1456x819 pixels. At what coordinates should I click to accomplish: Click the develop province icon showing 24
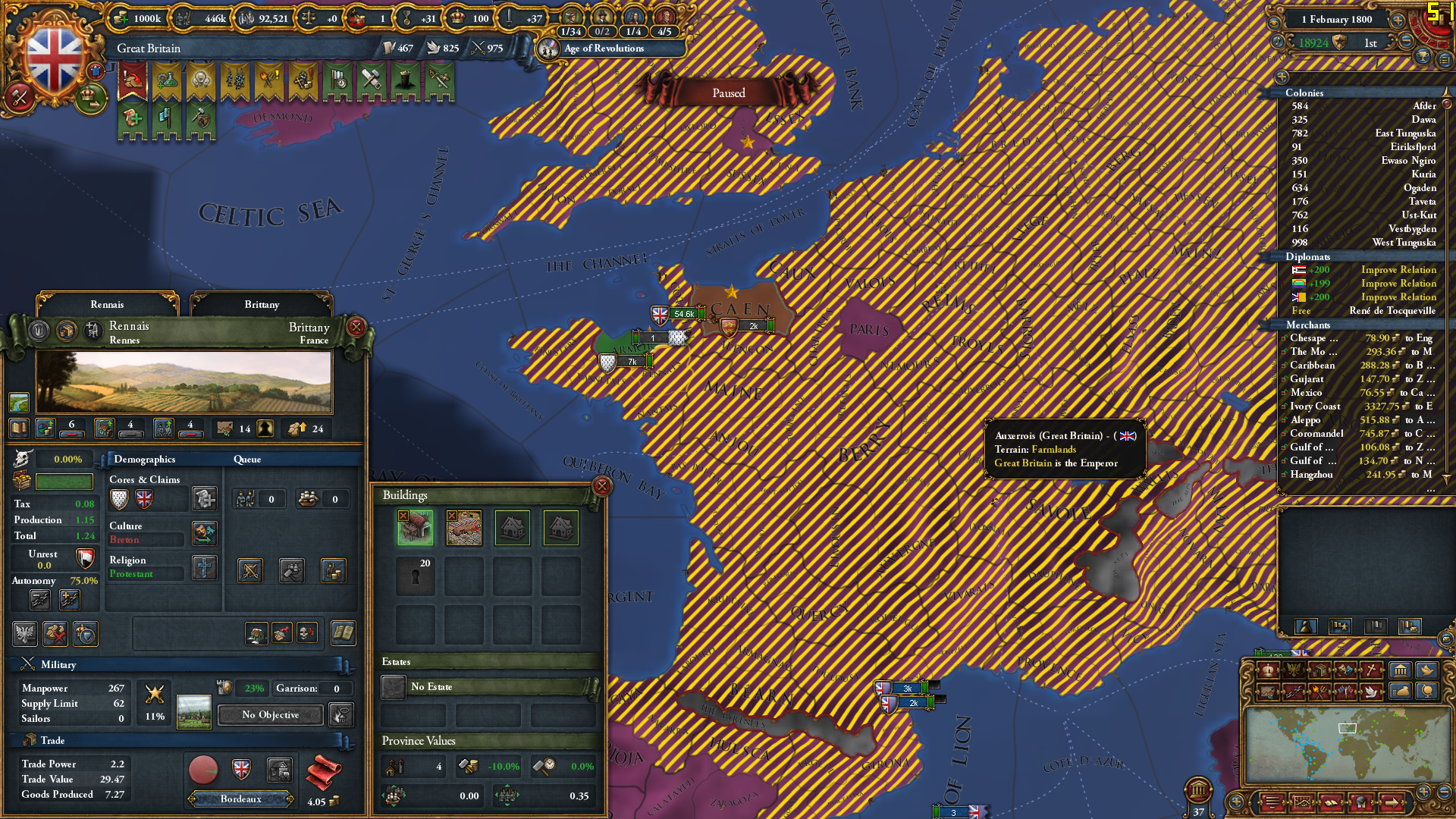[x=297, y=428]
